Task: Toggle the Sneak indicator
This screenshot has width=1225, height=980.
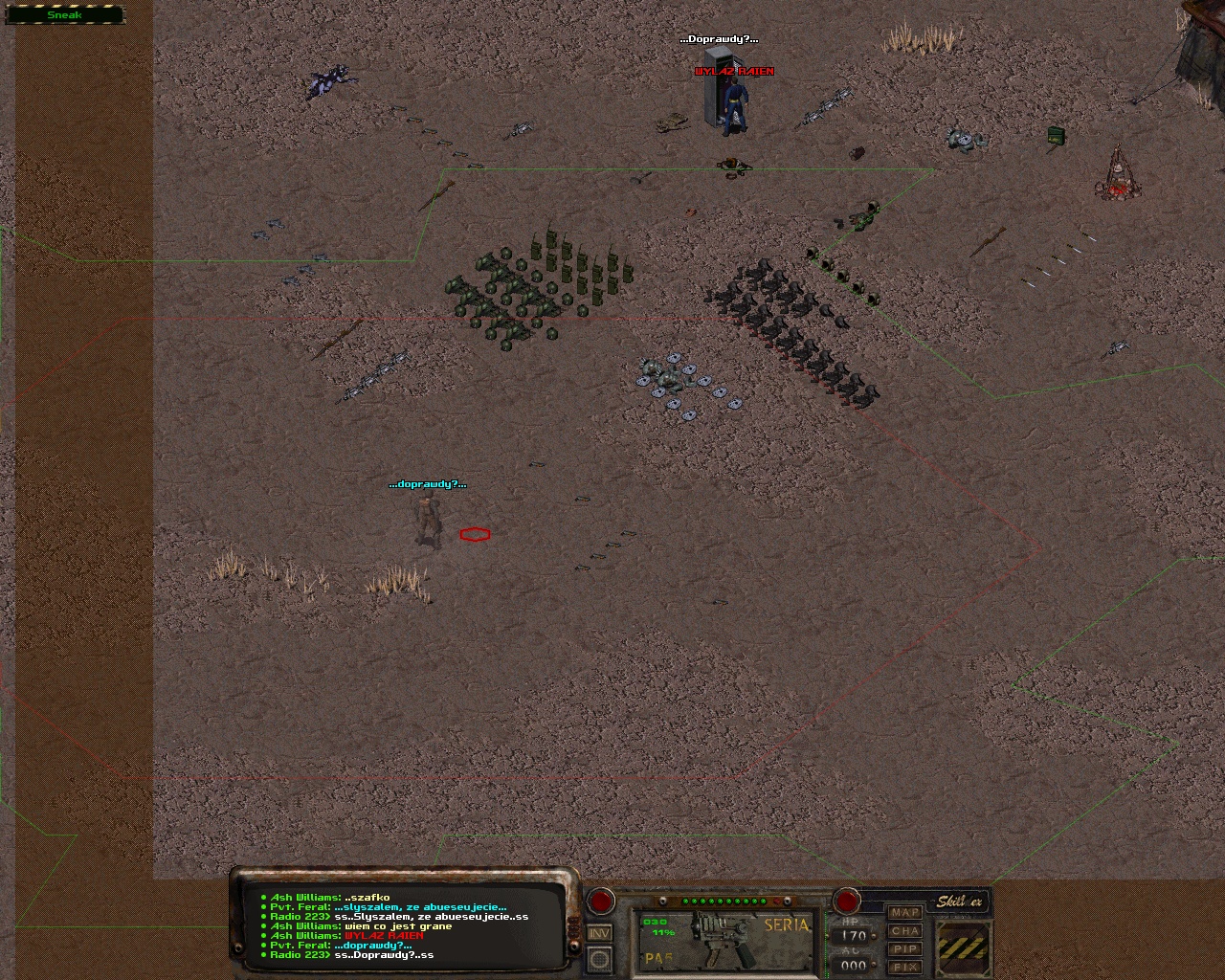Action: coord(64,15)
